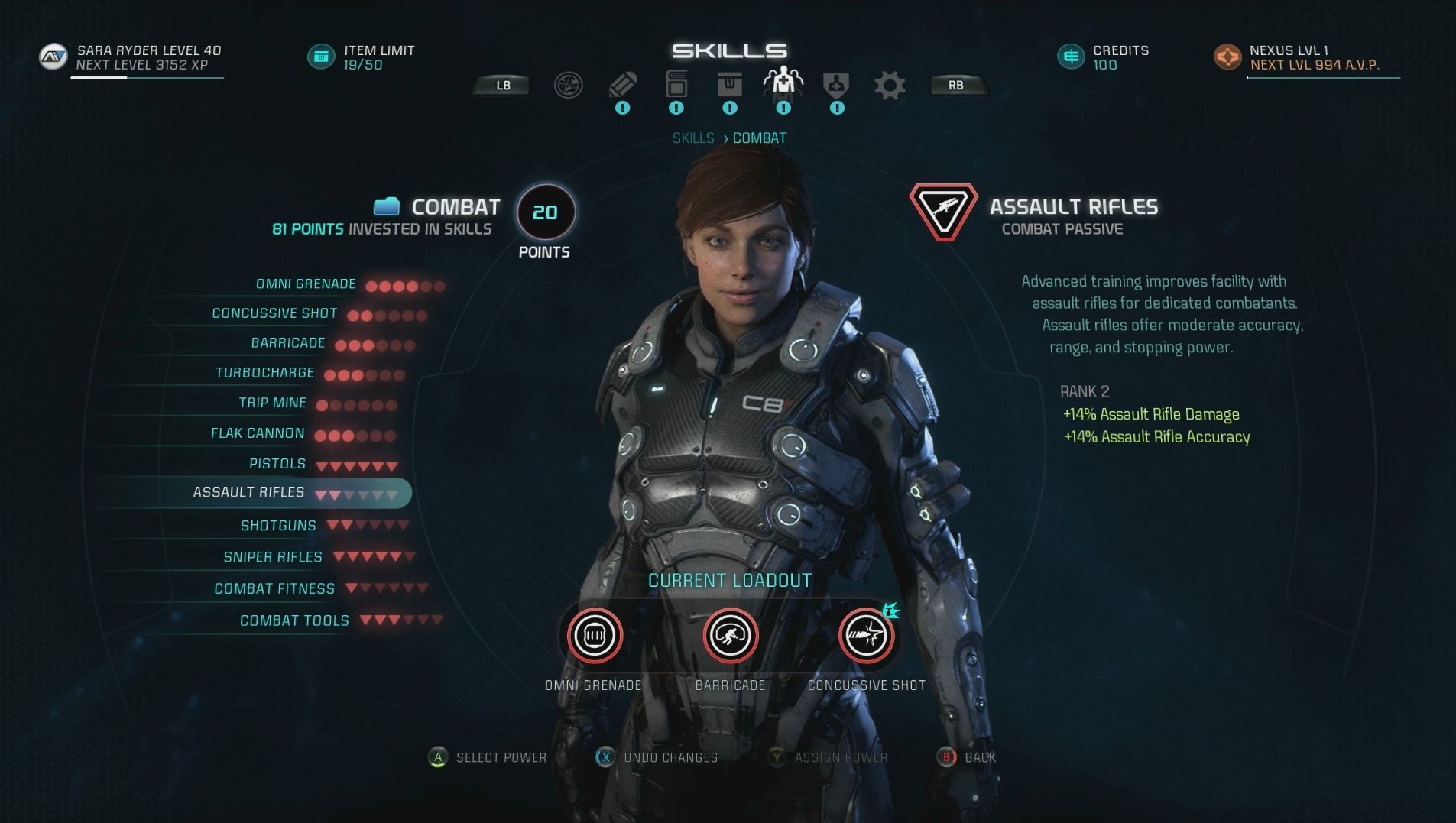Screen dimensions: 1456x823
Task: Click the Concussive Shot loadout icon
Action: [866, 636]
